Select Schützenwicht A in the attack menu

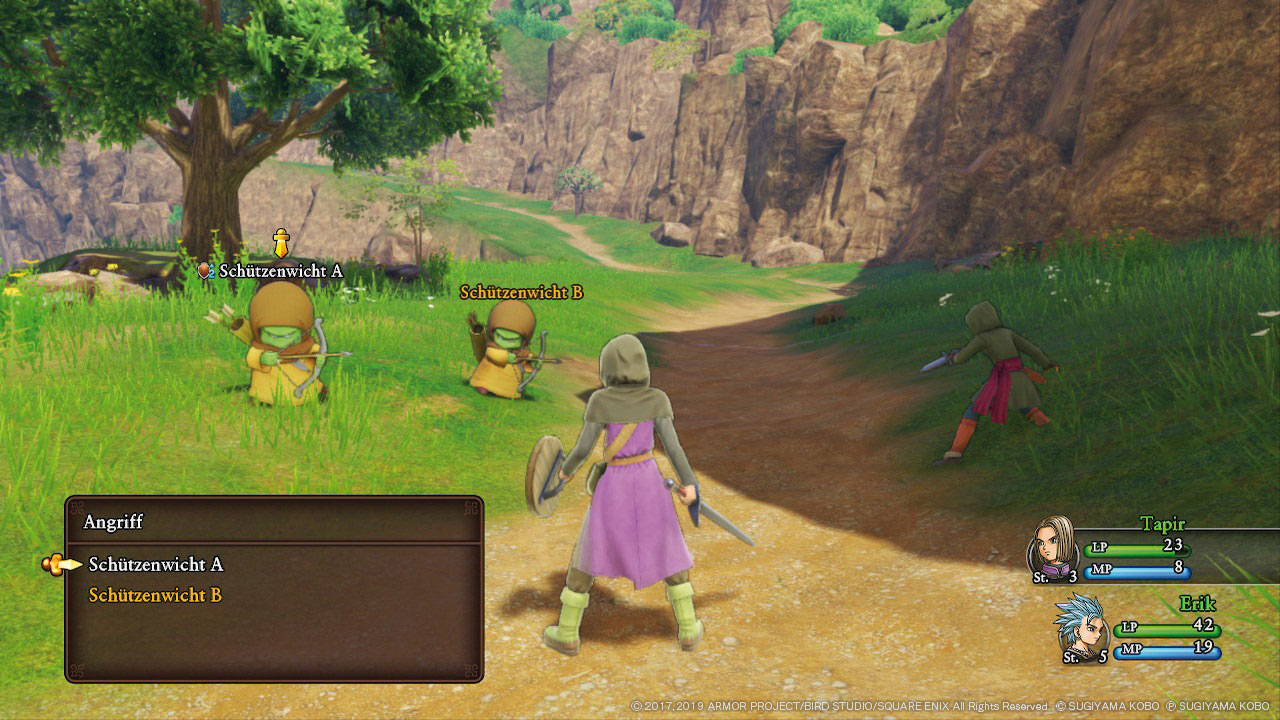[x=155, y=565]
